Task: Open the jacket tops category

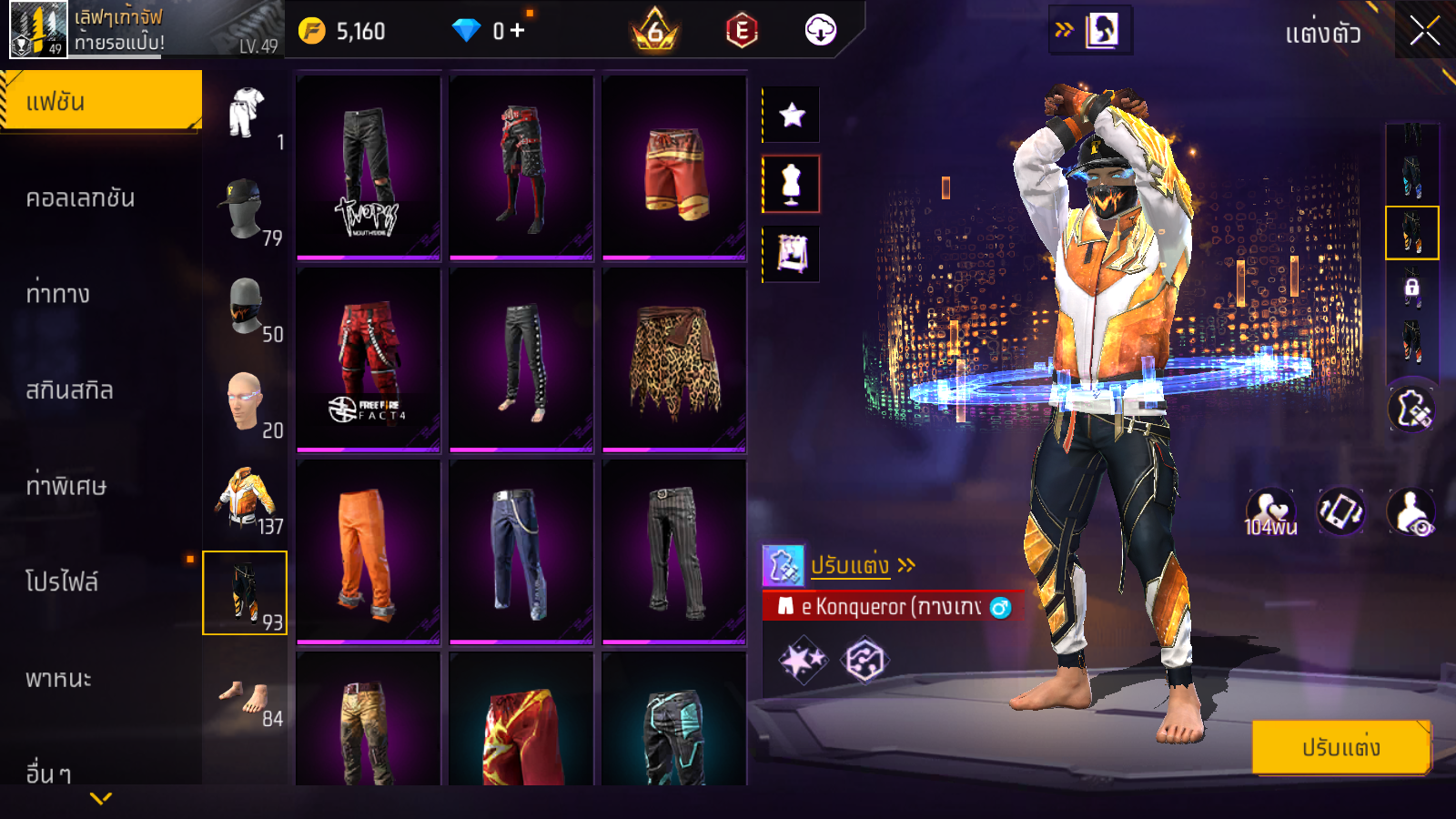Action: pos(245,499)
